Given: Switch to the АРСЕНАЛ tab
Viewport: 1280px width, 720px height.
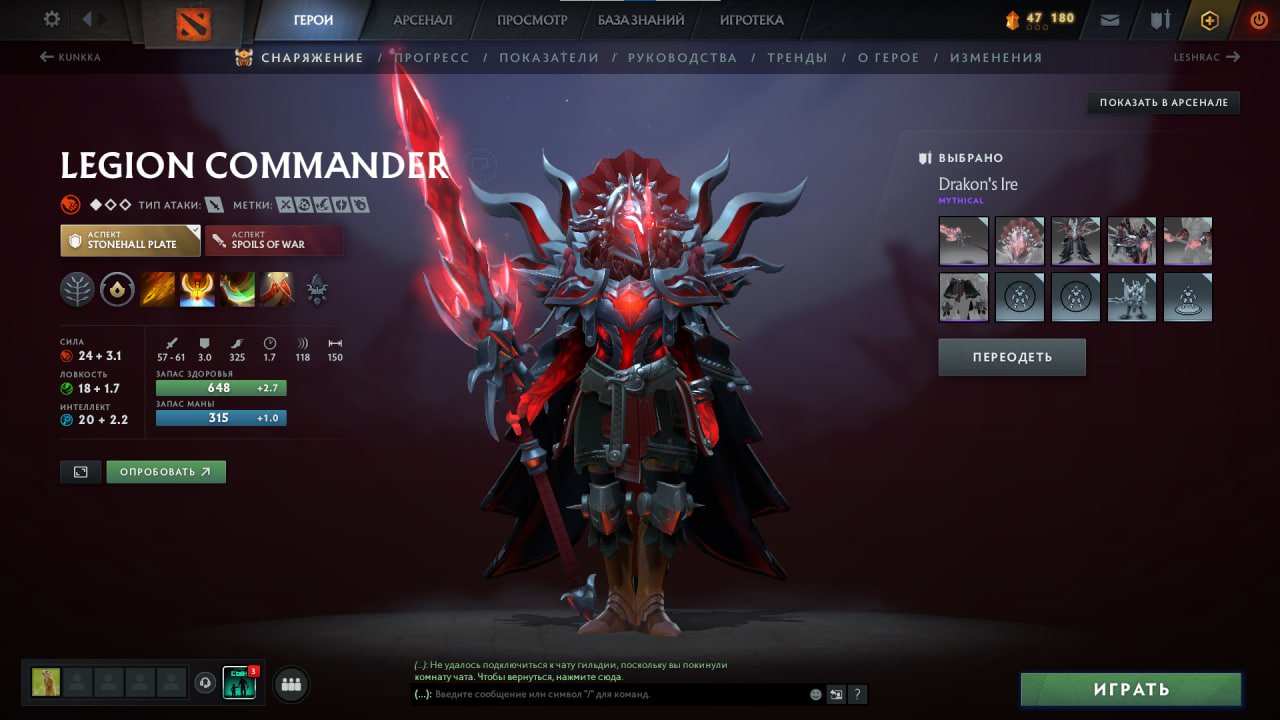Looking at the screenshot, I should tap(422, 19).
